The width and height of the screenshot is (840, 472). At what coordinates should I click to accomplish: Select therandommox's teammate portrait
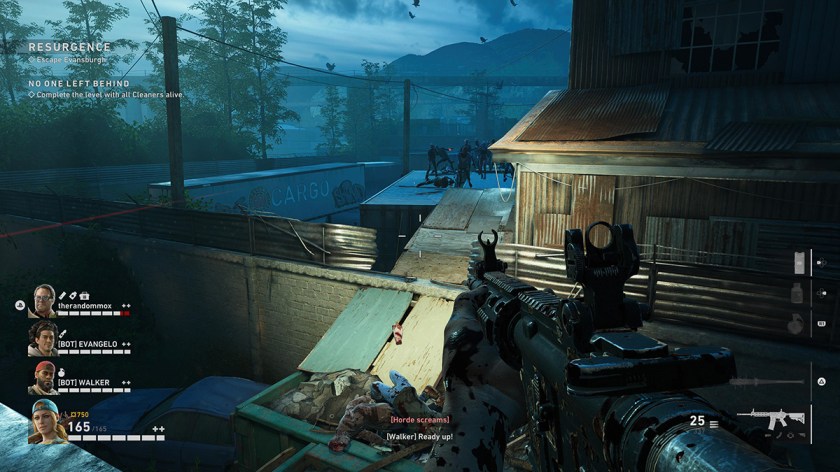pos(43,301)
